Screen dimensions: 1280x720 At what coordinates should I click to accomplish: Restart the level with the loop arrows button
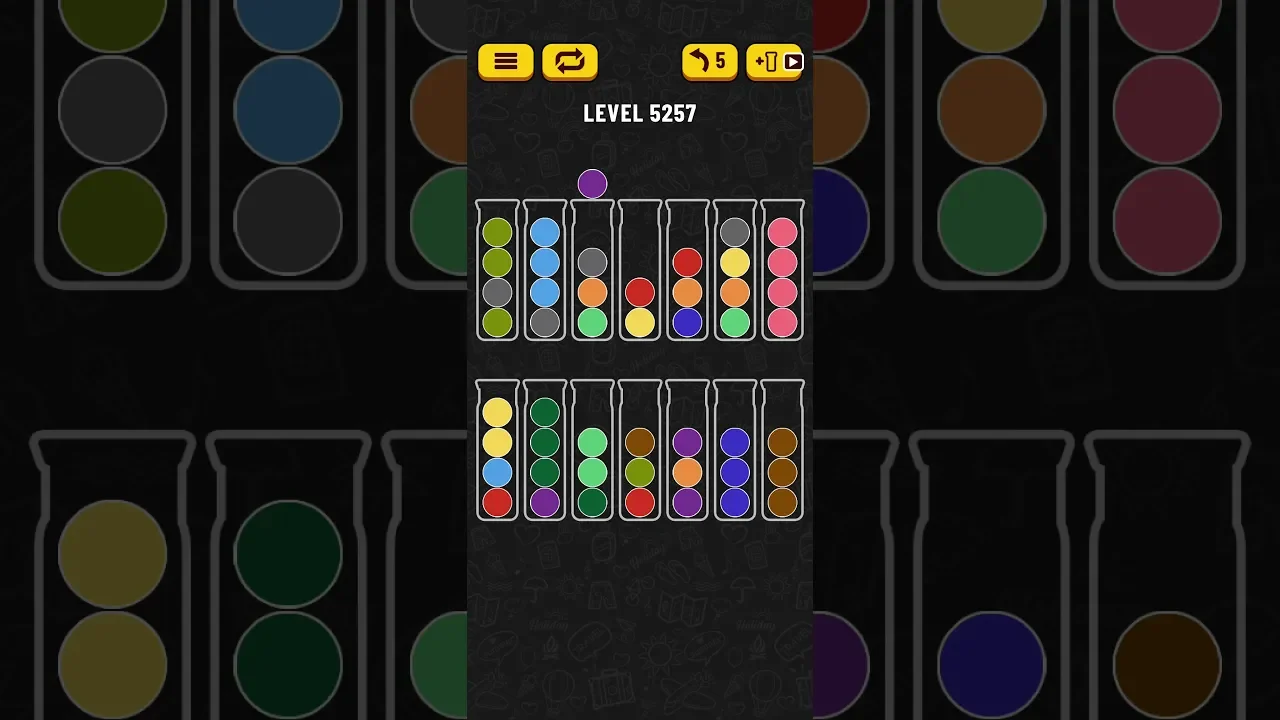click(x=570, y=62)
